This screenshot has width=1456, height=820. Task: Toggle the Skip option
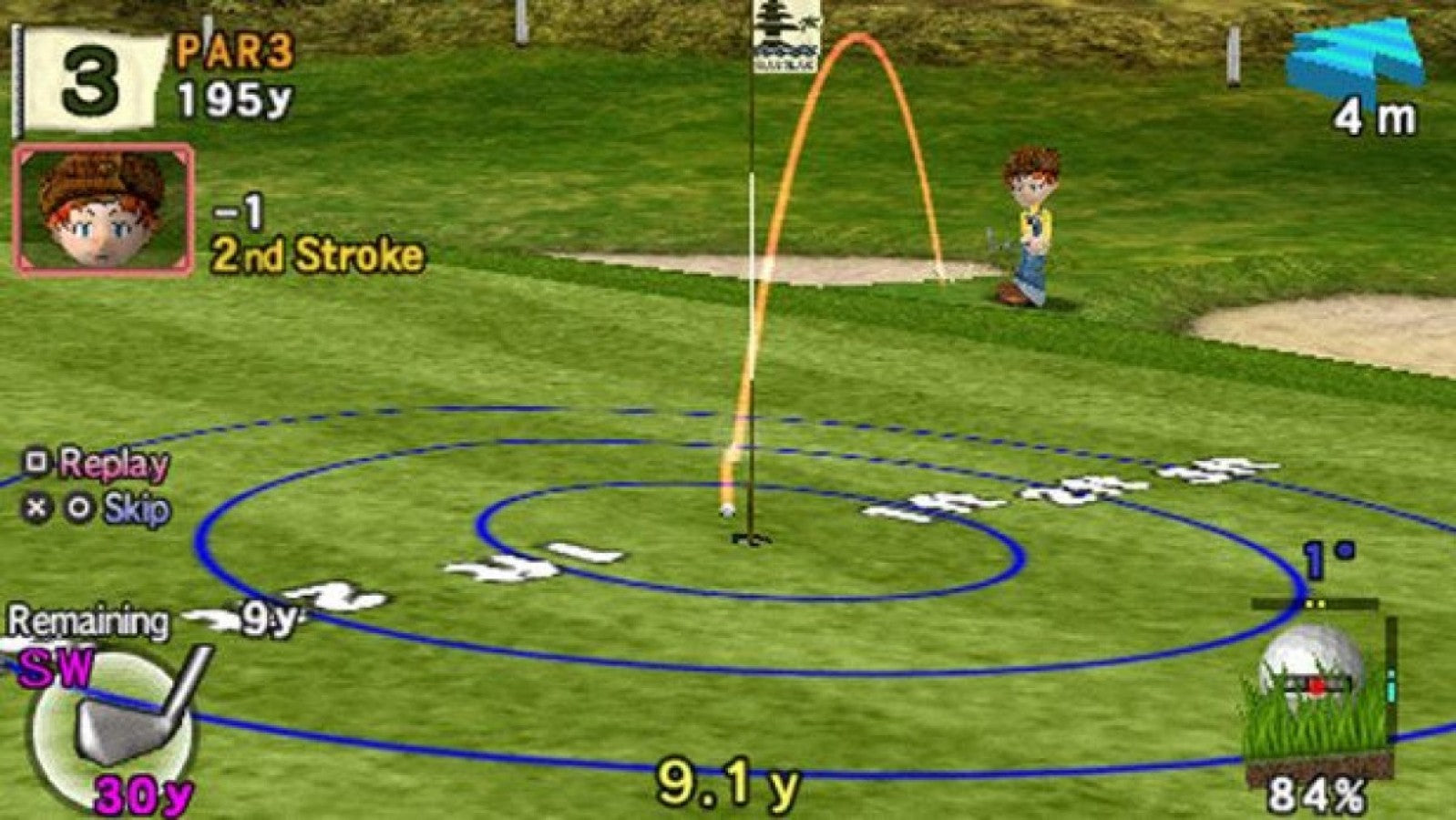pyautogui.click(x=123, y=507)
